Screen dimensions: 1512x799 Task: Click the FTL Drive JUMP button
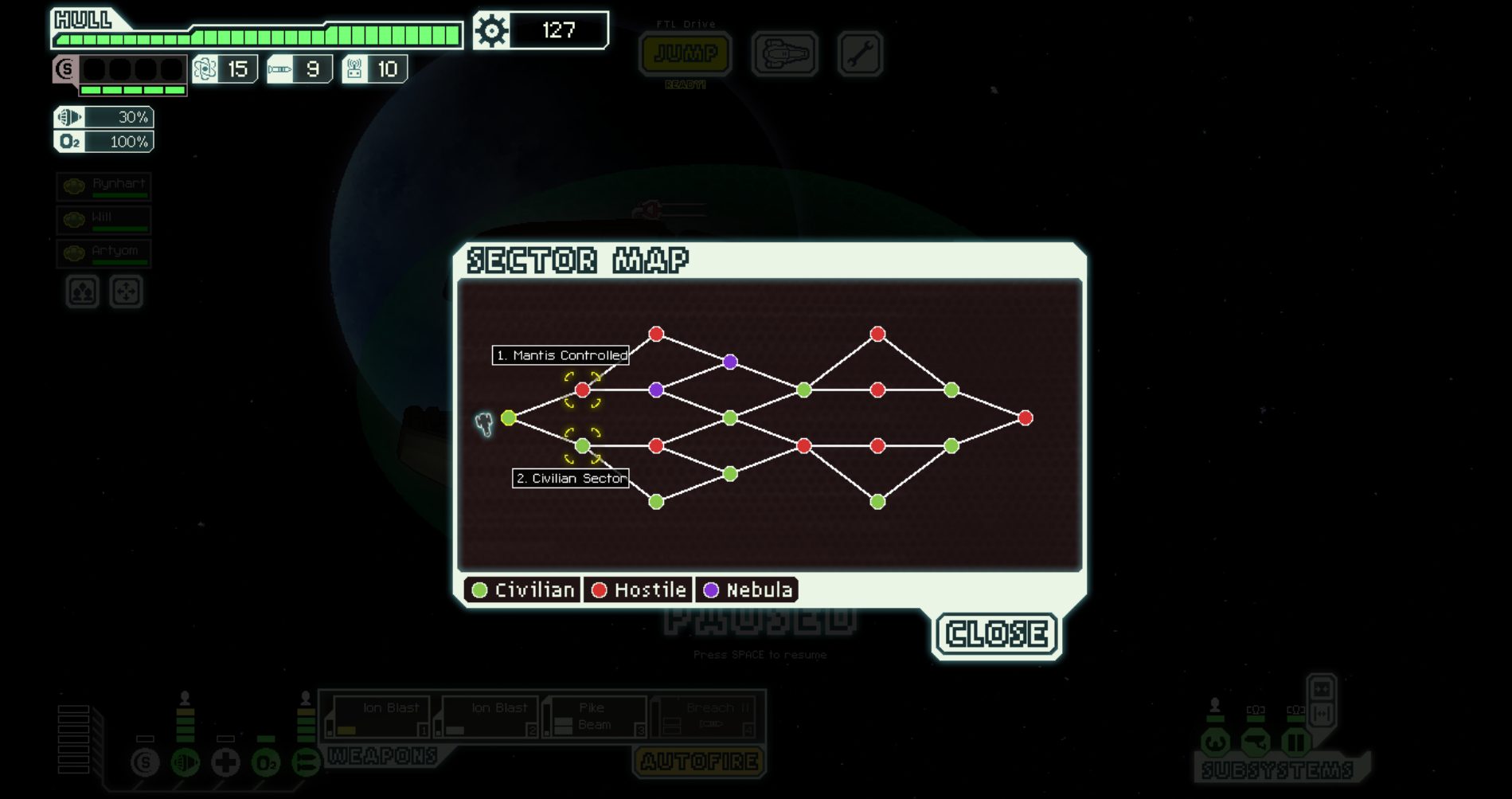(686, 54)
